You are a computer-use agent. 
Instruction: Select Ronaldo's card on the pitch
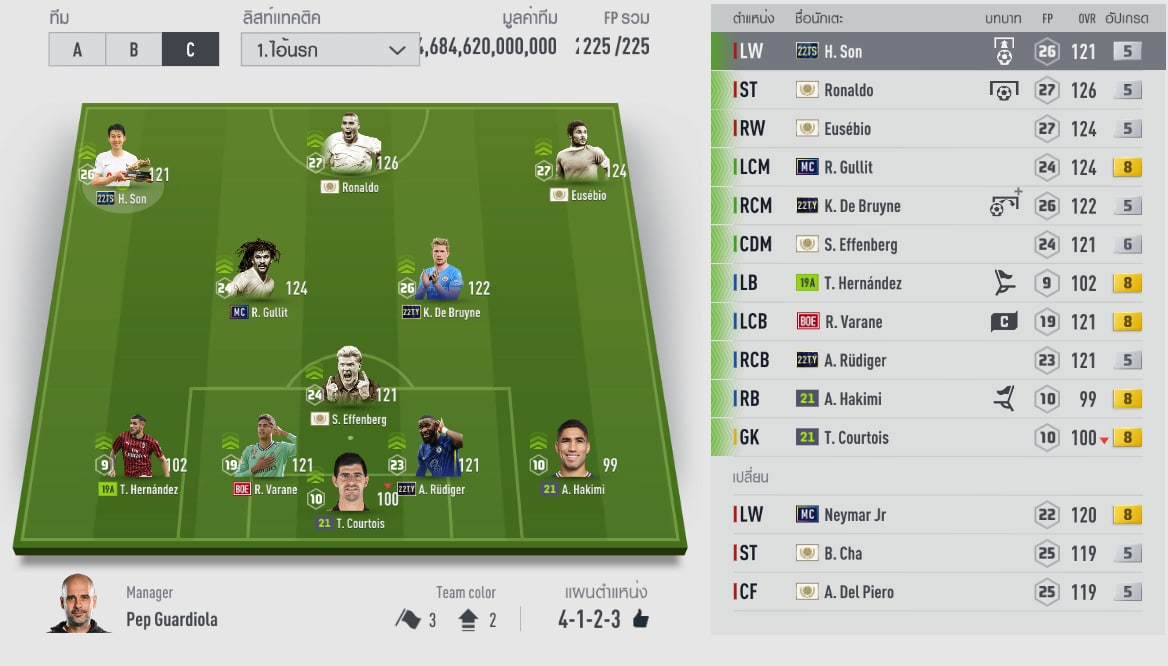pos(351,150)
